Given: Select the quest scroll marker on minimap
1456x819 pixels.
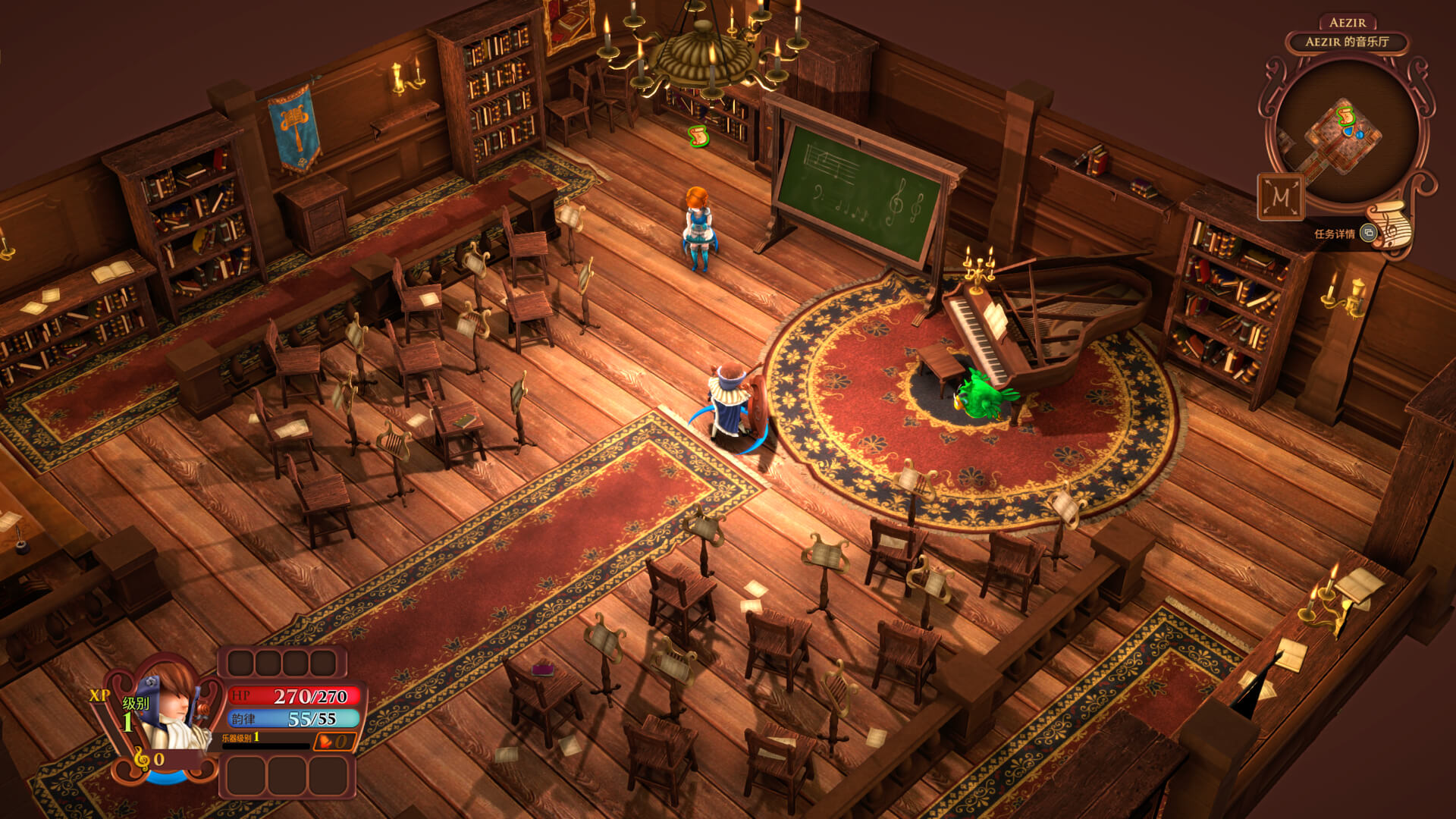Looking at the screenshot, I should [1346, 115].
